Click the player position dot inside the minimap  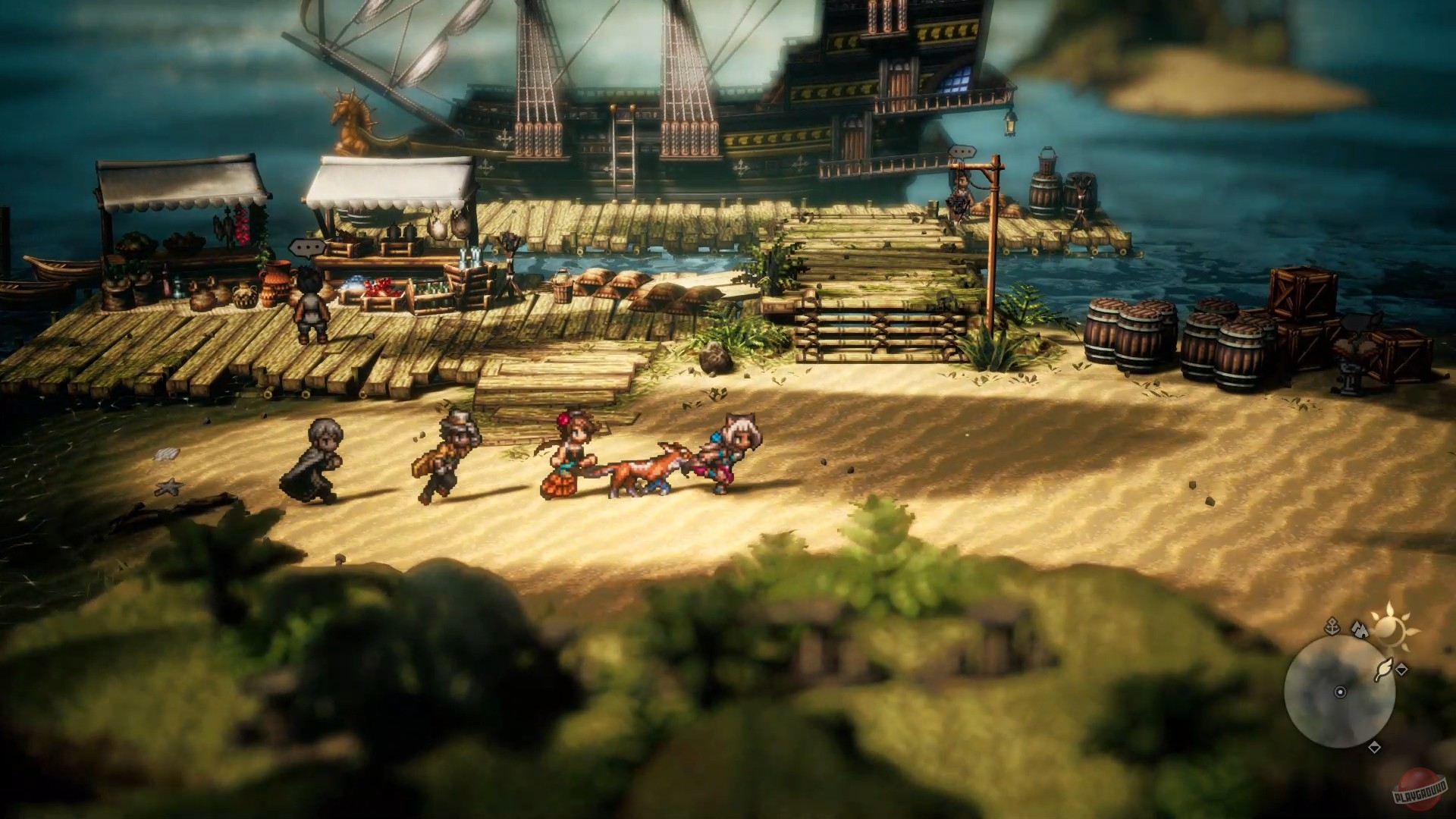tap(1340, 692)
